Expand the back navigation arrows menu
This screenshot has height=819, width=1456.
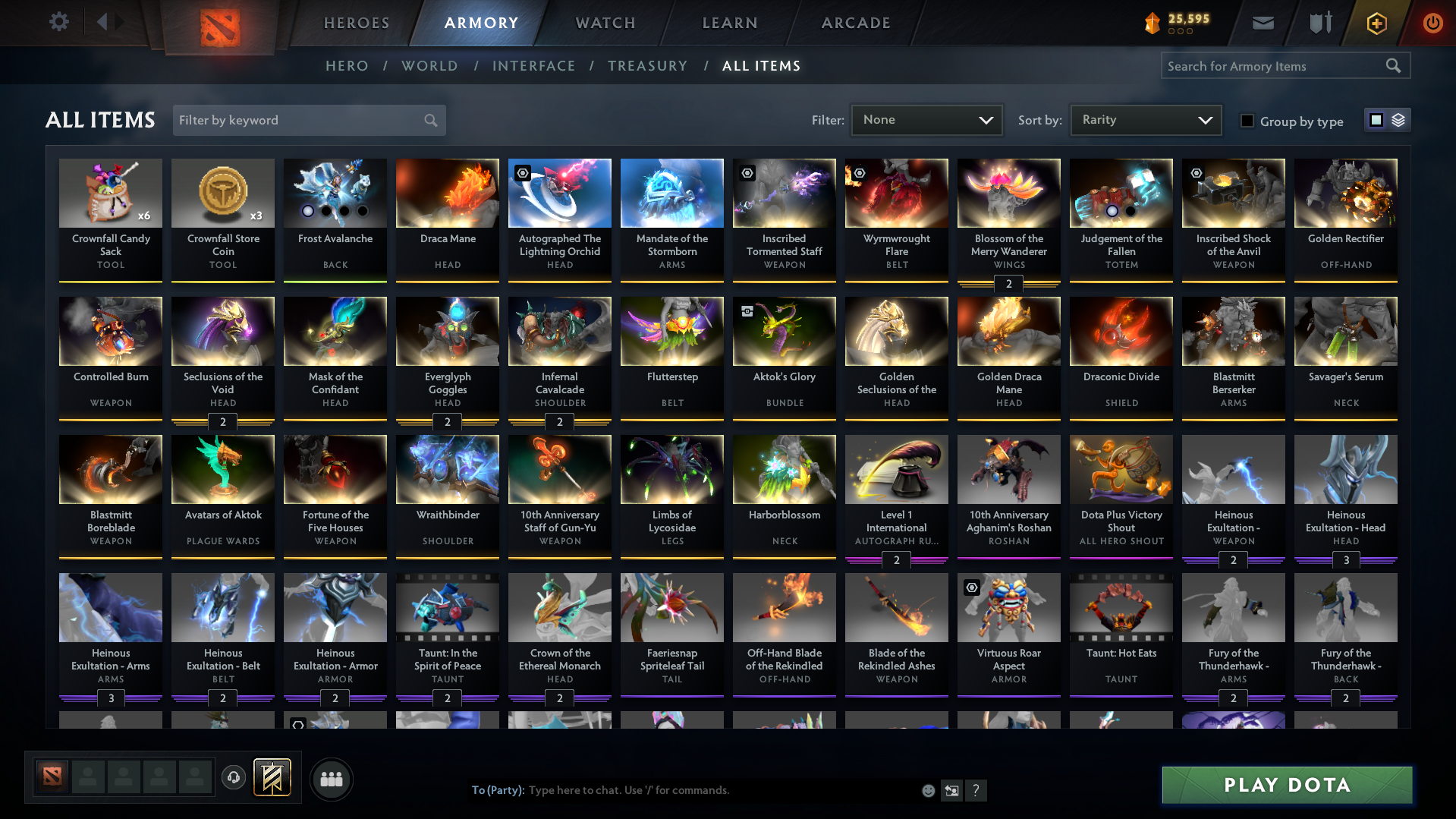[108, 22]
